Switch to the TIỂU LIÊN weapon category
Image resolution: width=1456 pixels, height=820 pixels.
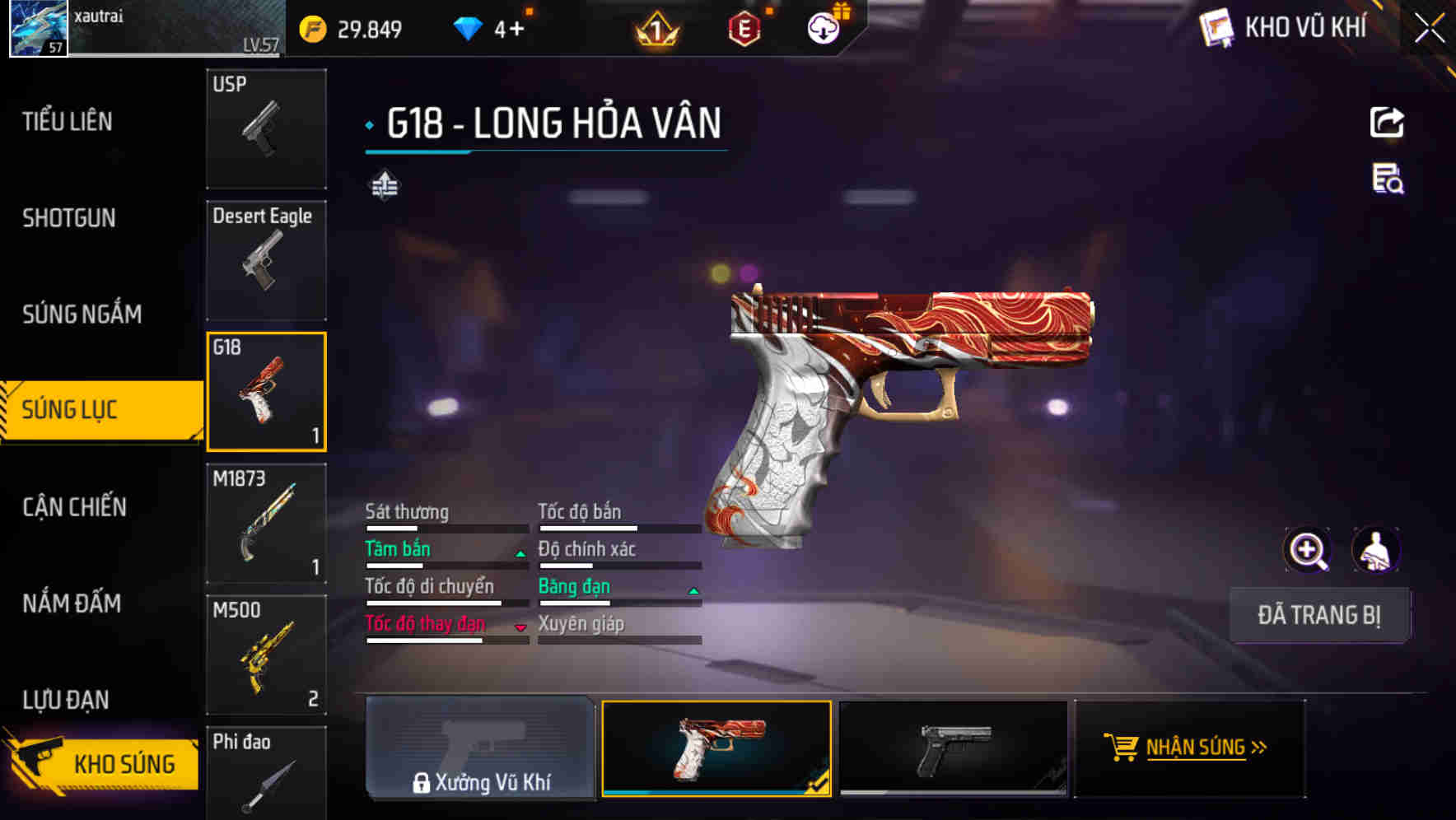click(x=68, y=122)
